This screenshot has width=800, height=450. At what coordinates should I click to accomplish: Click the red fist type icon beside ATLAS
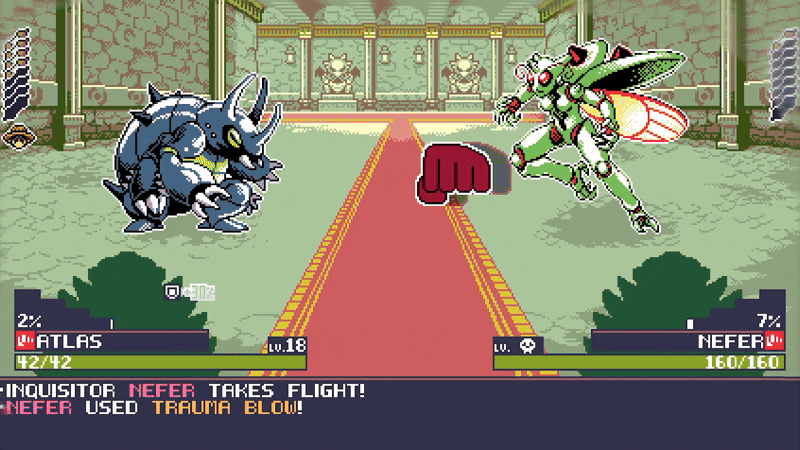(24, 341)
